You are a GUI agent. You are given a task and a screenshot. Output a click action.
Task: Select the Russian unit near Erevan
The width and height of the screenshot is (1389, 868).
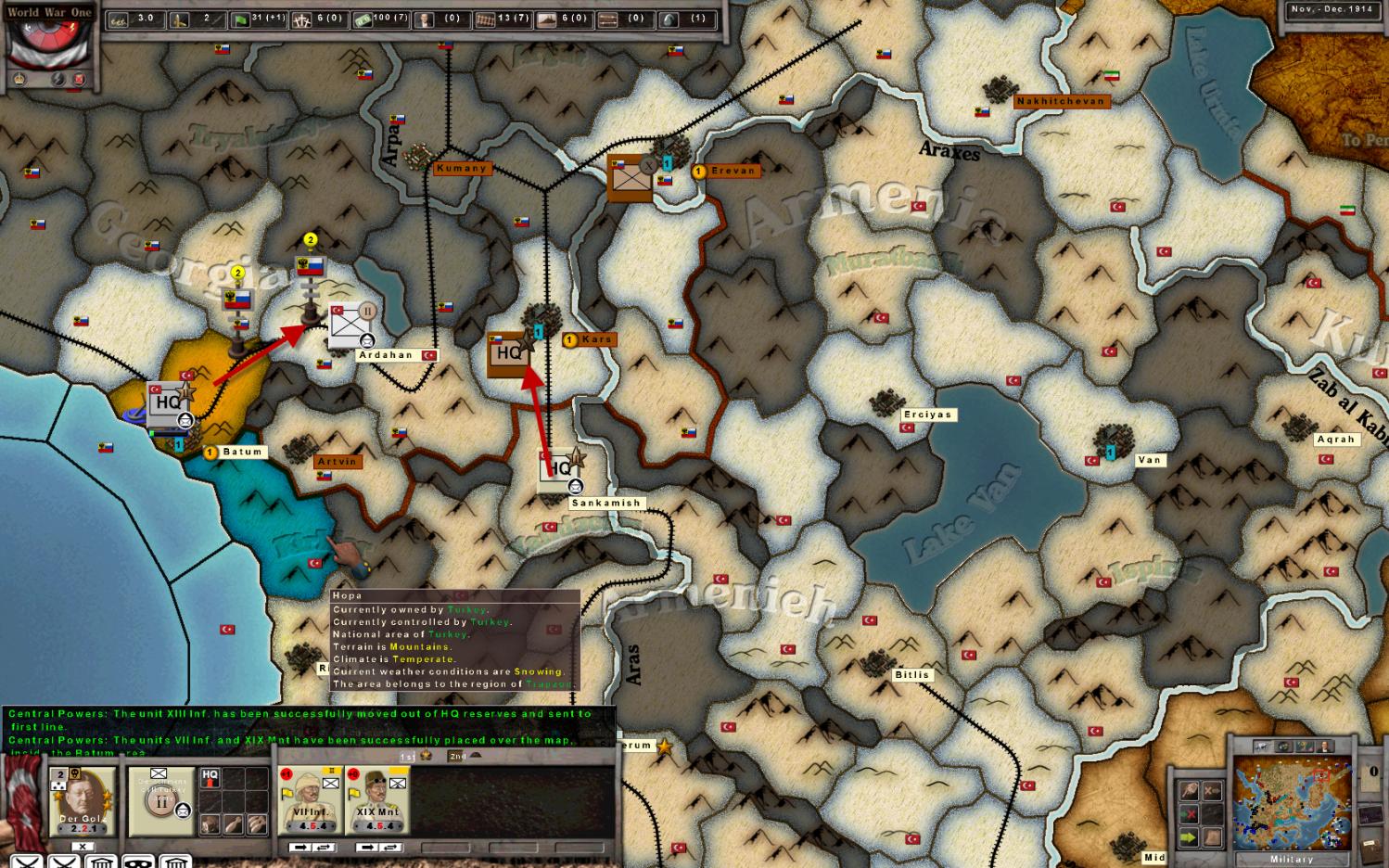[x=631, y=177]
